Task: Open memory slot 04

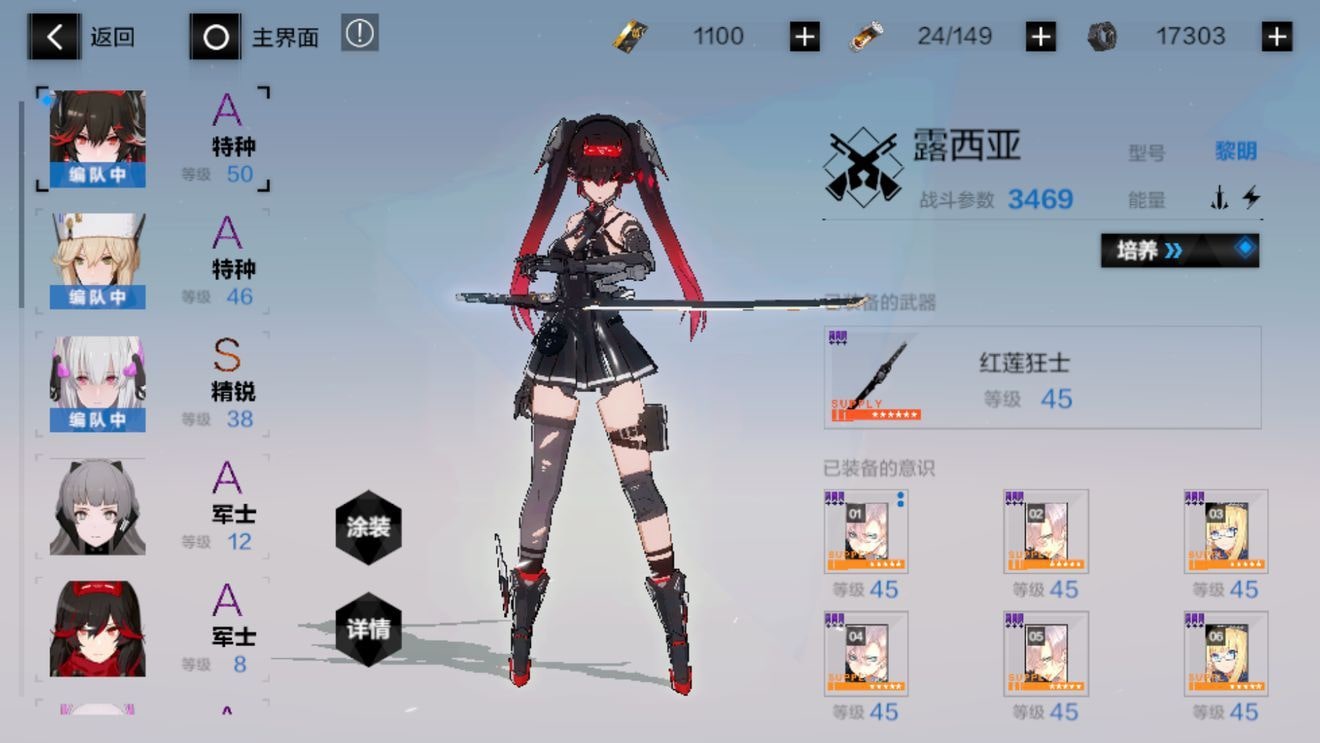Action: pyautogui.click(x=866, y=653)
